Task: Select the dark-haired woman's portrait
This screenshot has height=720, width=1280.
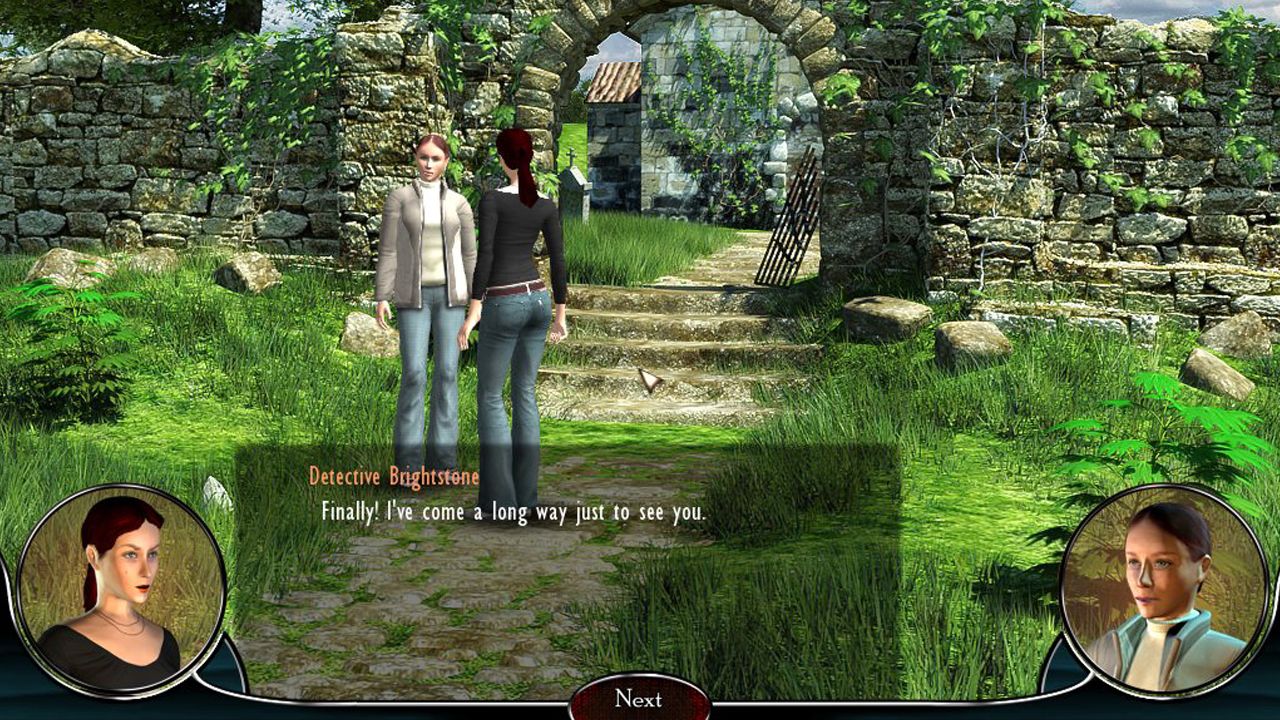Action: 1165,589
